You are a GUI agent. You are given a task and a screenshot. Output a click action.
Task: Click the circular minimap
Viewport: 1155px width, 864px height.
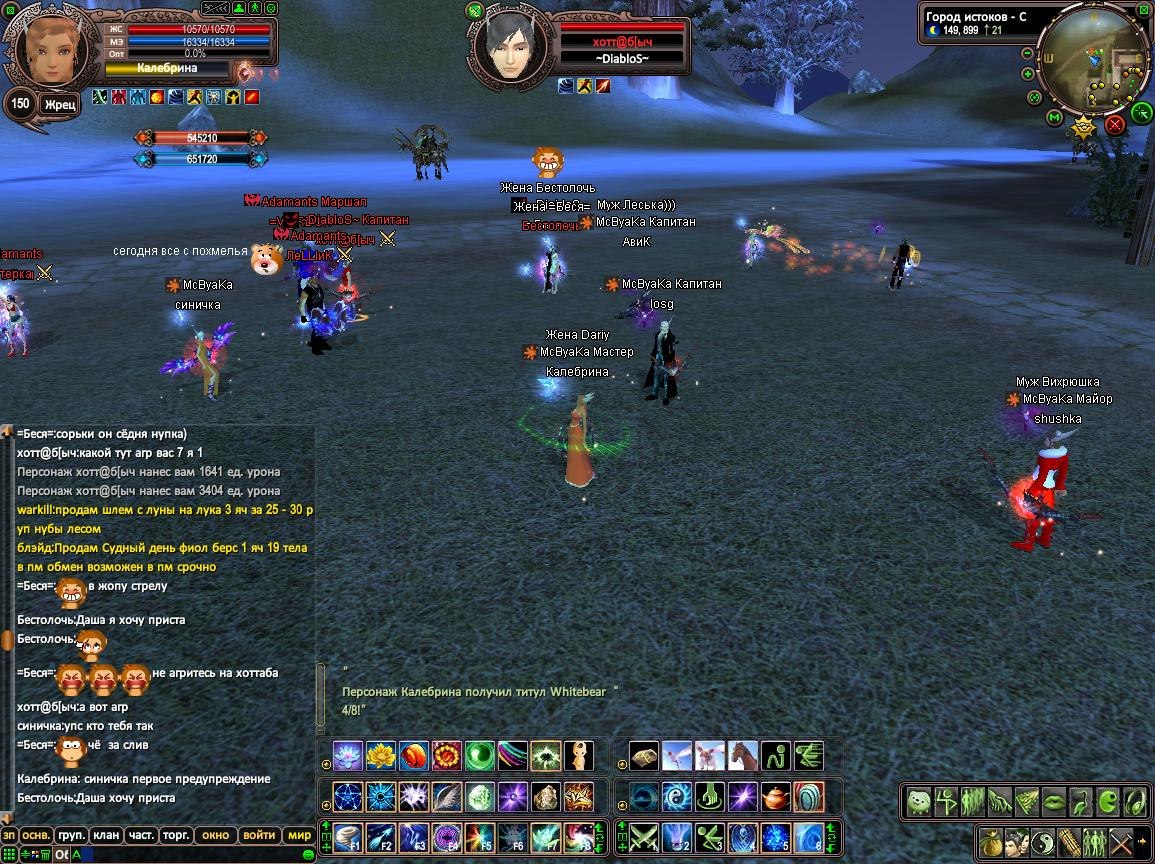(1096, 62)
